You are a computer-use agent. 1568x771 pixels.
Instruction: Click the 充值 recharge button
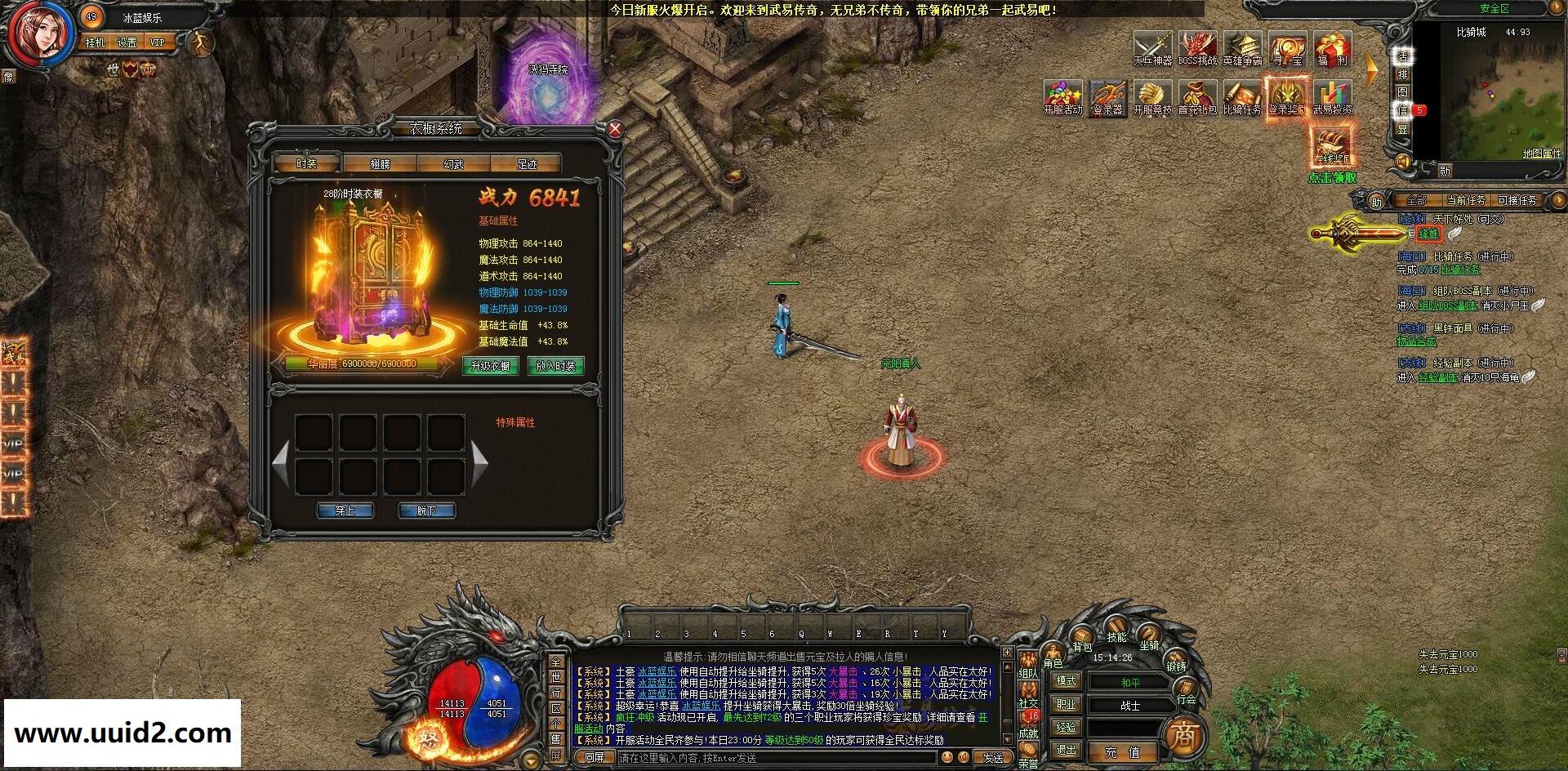point(1122,751)
